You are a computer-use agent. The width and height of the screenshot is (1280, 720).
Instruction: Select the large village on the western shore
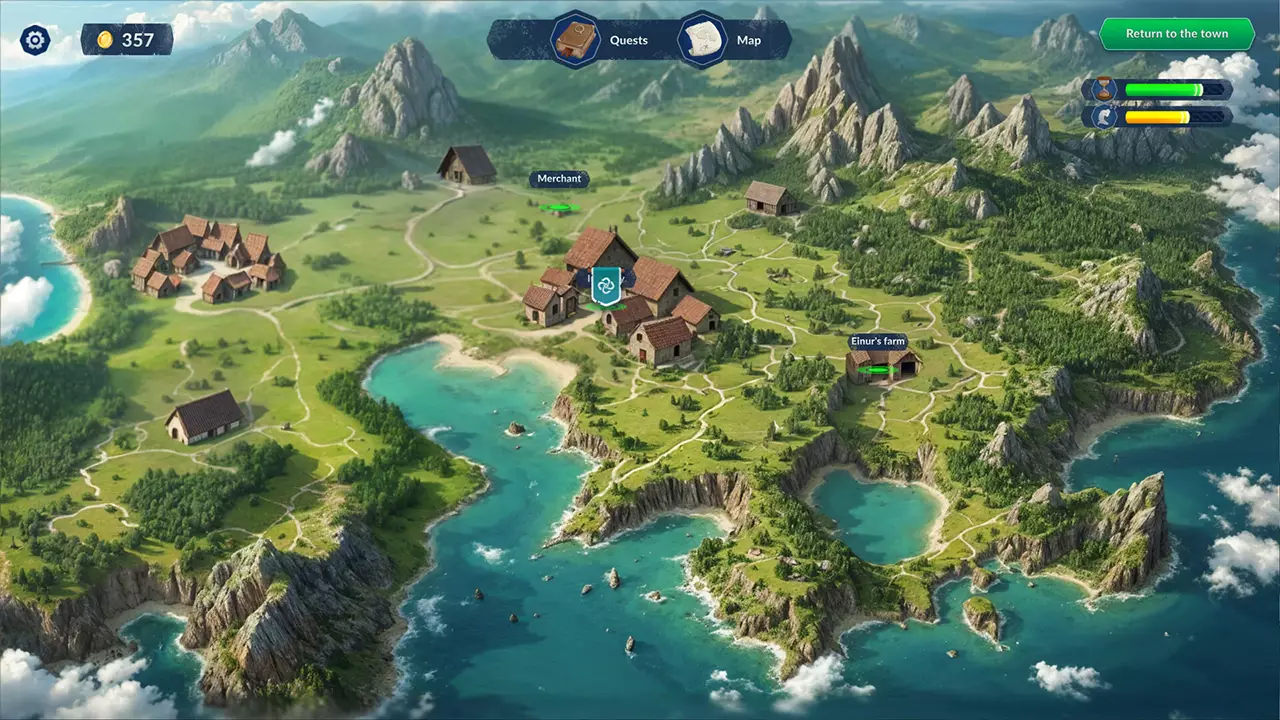[205, 265]
